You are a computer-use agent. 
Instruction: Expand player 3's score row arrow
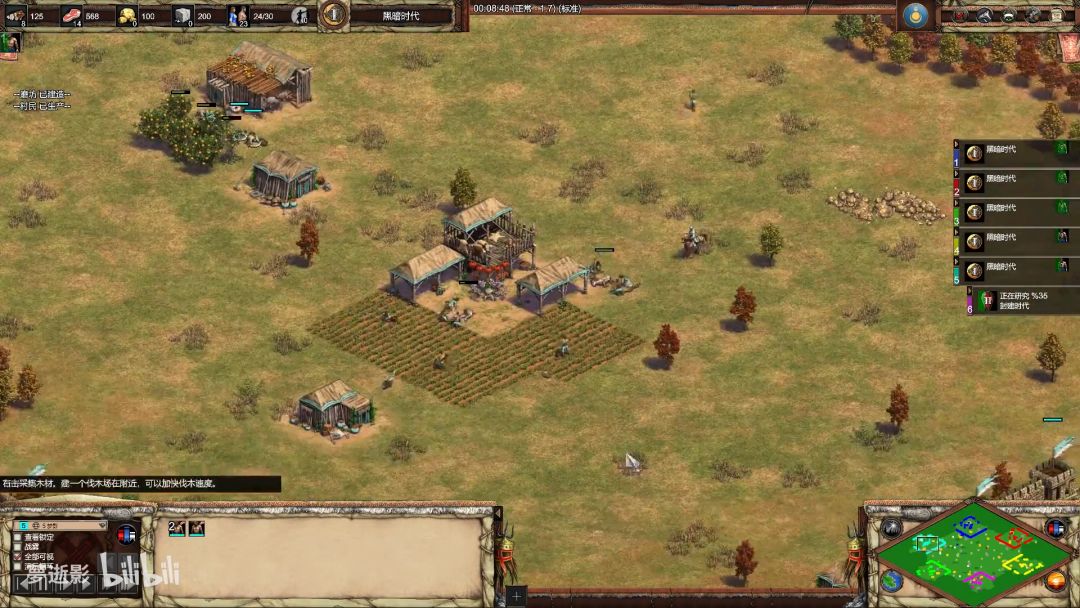click(x=957, y=202)
